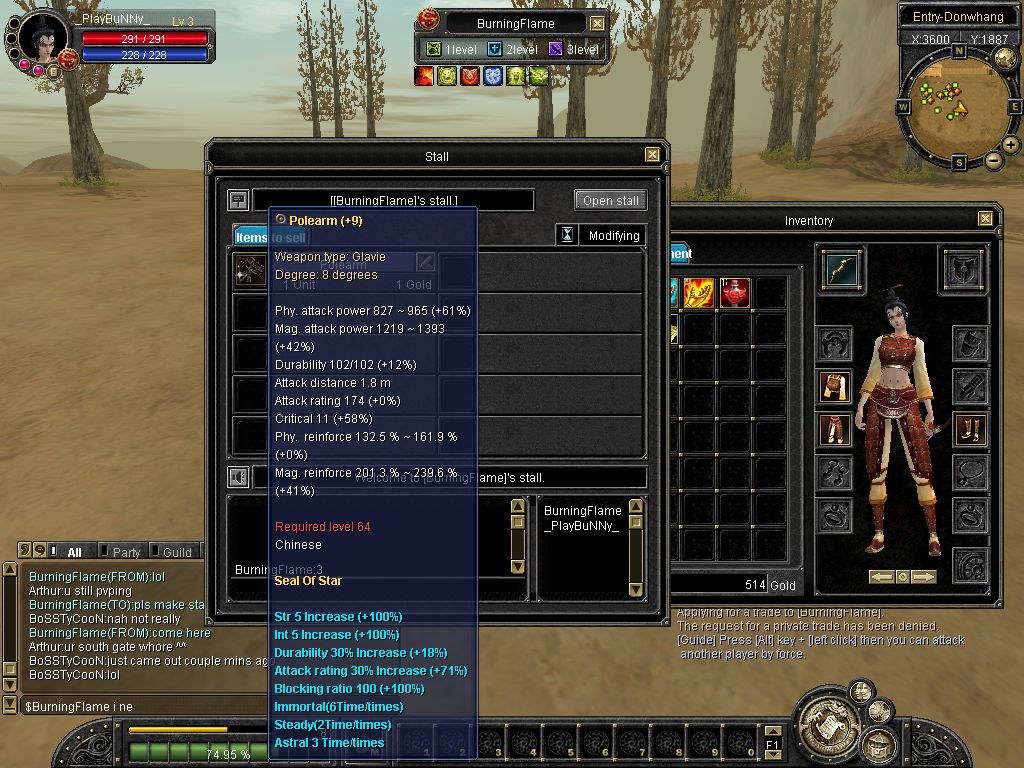Zoom in the minimap with plus button
The image size is (1024, 768).
[1011, 145]
